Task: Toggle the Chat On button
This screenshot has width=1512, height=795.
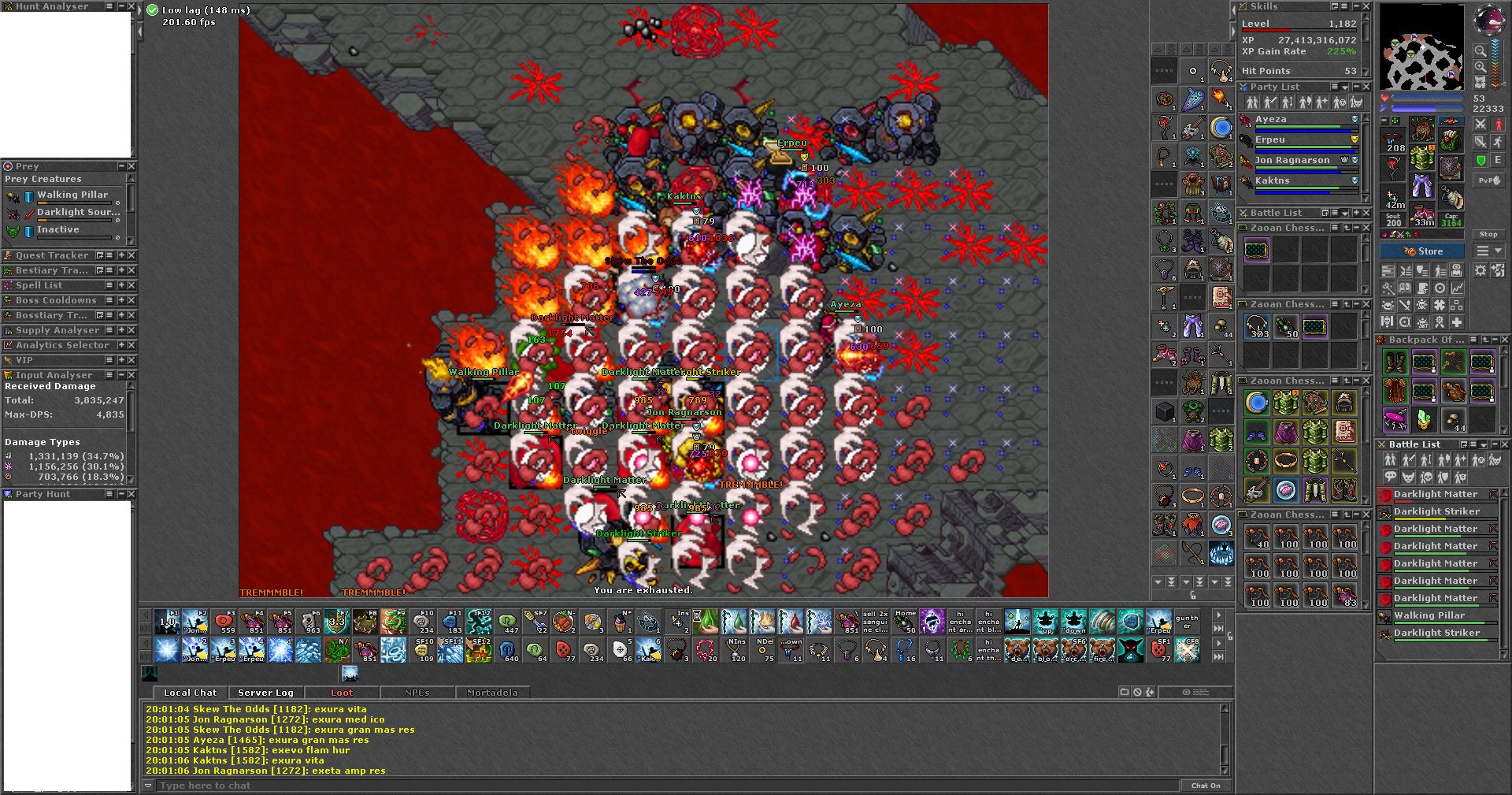Action: [x=1205, y=786]
